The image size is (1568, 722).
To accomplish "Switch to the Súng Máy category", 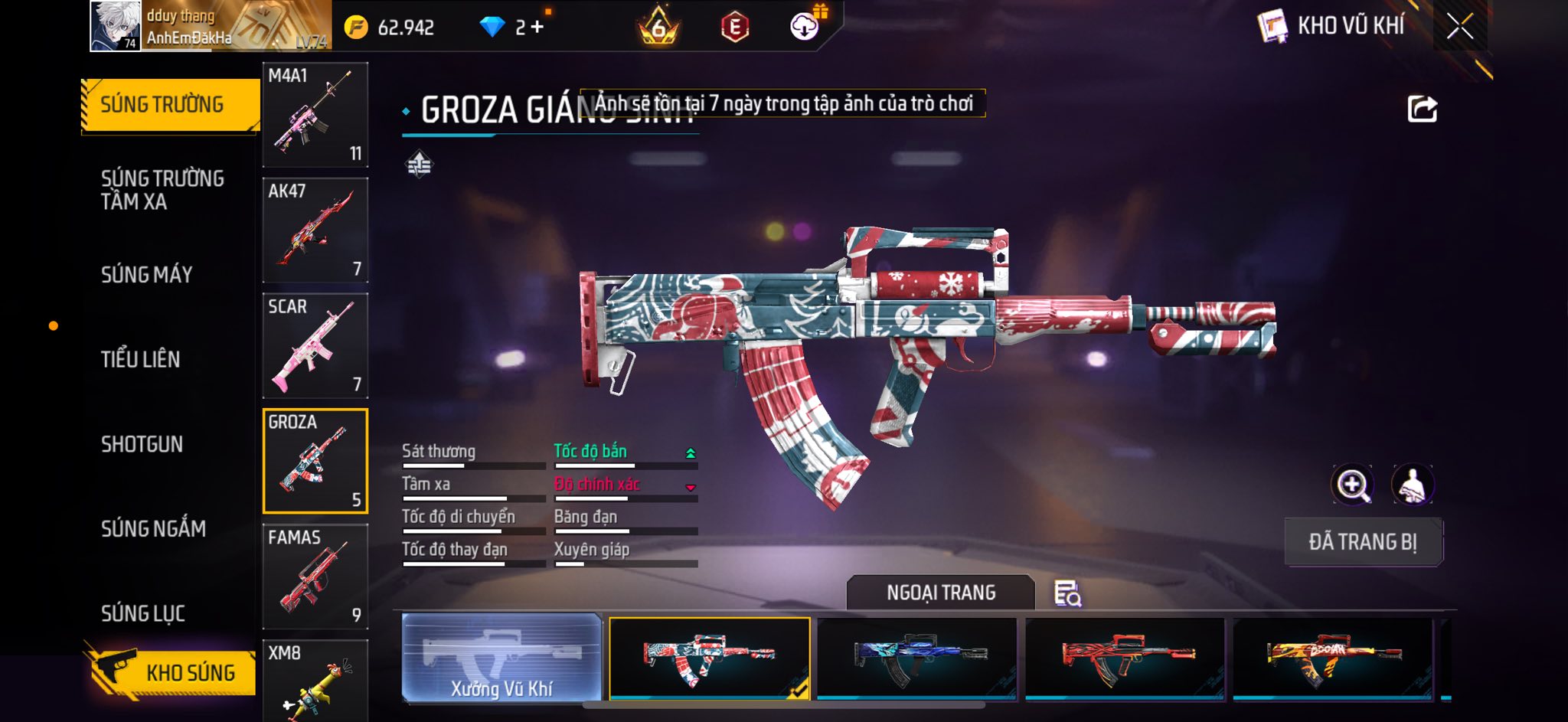I will (146, 274).
